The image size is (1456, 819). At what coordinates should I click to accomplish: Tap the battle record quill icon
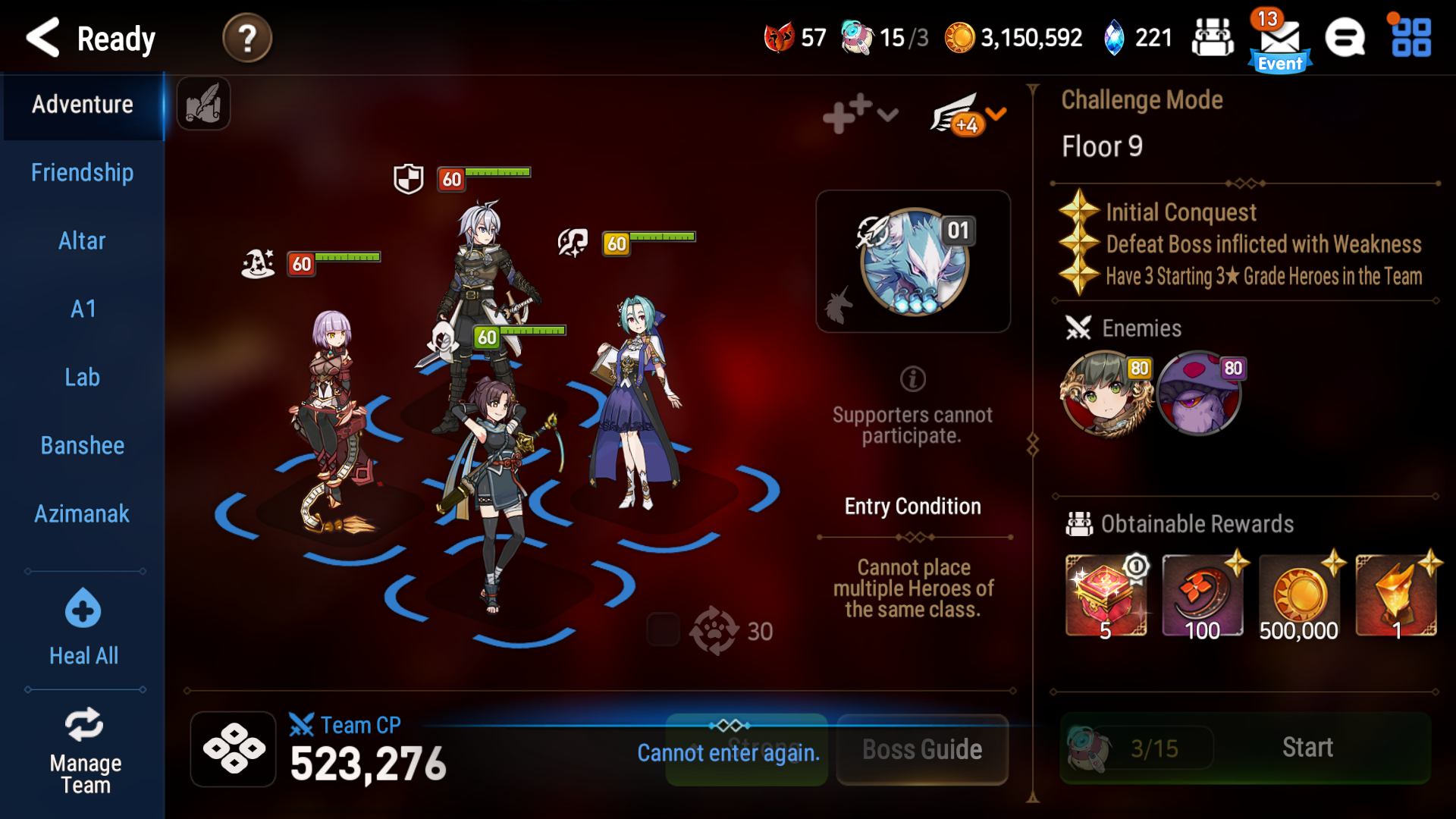click(202, 105)
